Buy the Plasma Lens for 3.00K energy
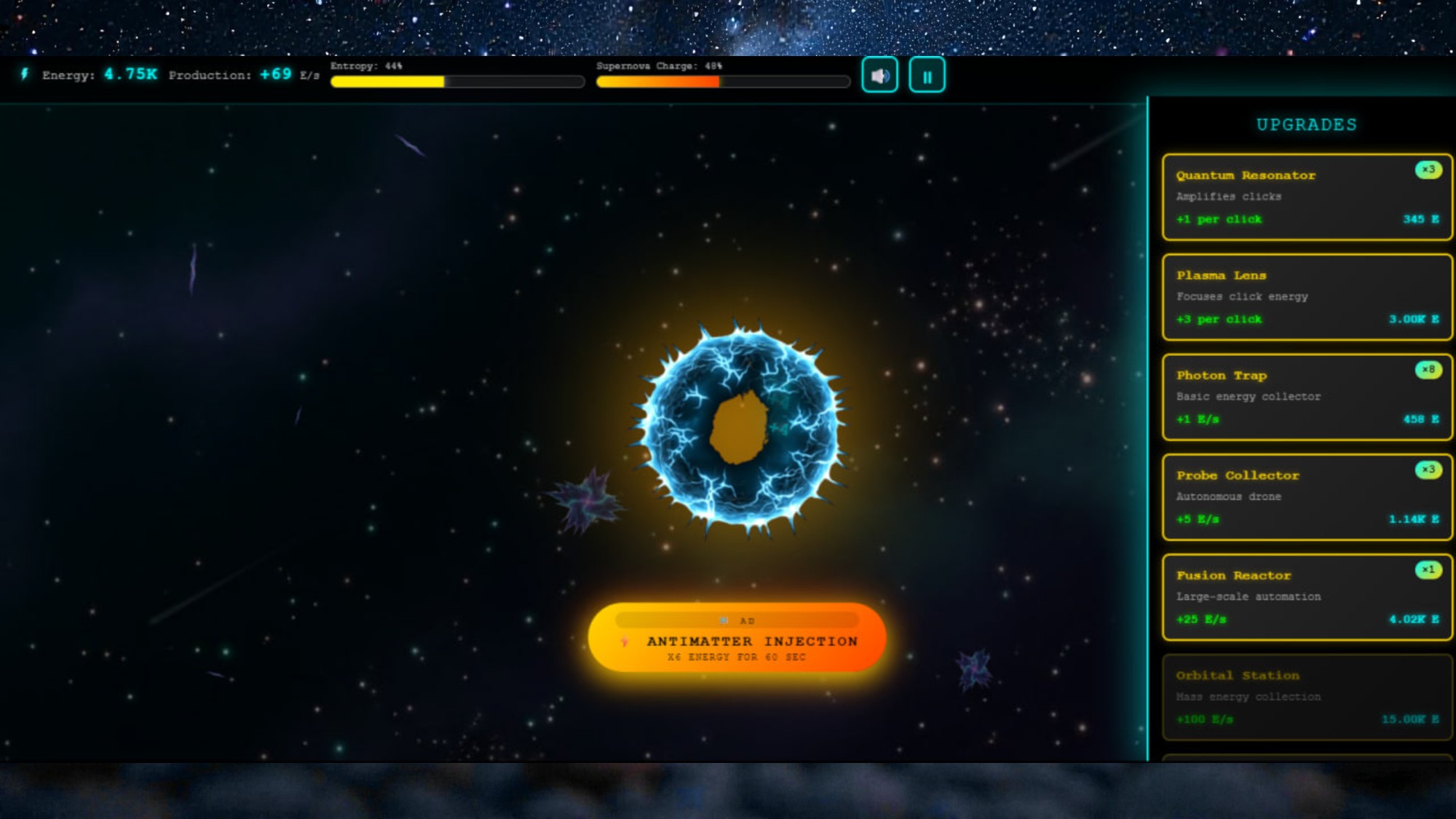This screenshot has height=819, width=1456. pyautogui.click(x=1305, y=298)
